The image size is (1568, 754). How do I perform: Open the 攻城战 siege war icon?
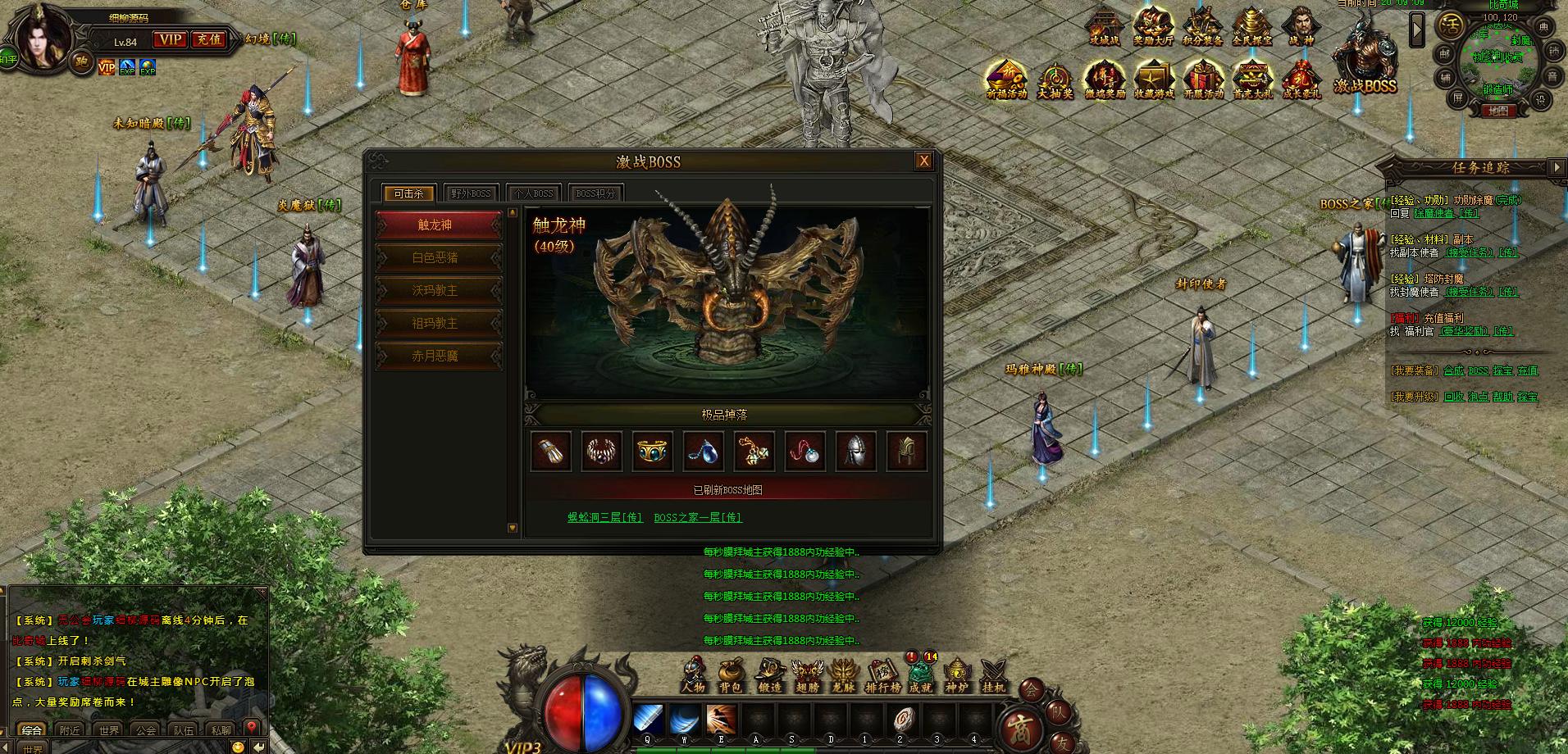point(1104,26)
